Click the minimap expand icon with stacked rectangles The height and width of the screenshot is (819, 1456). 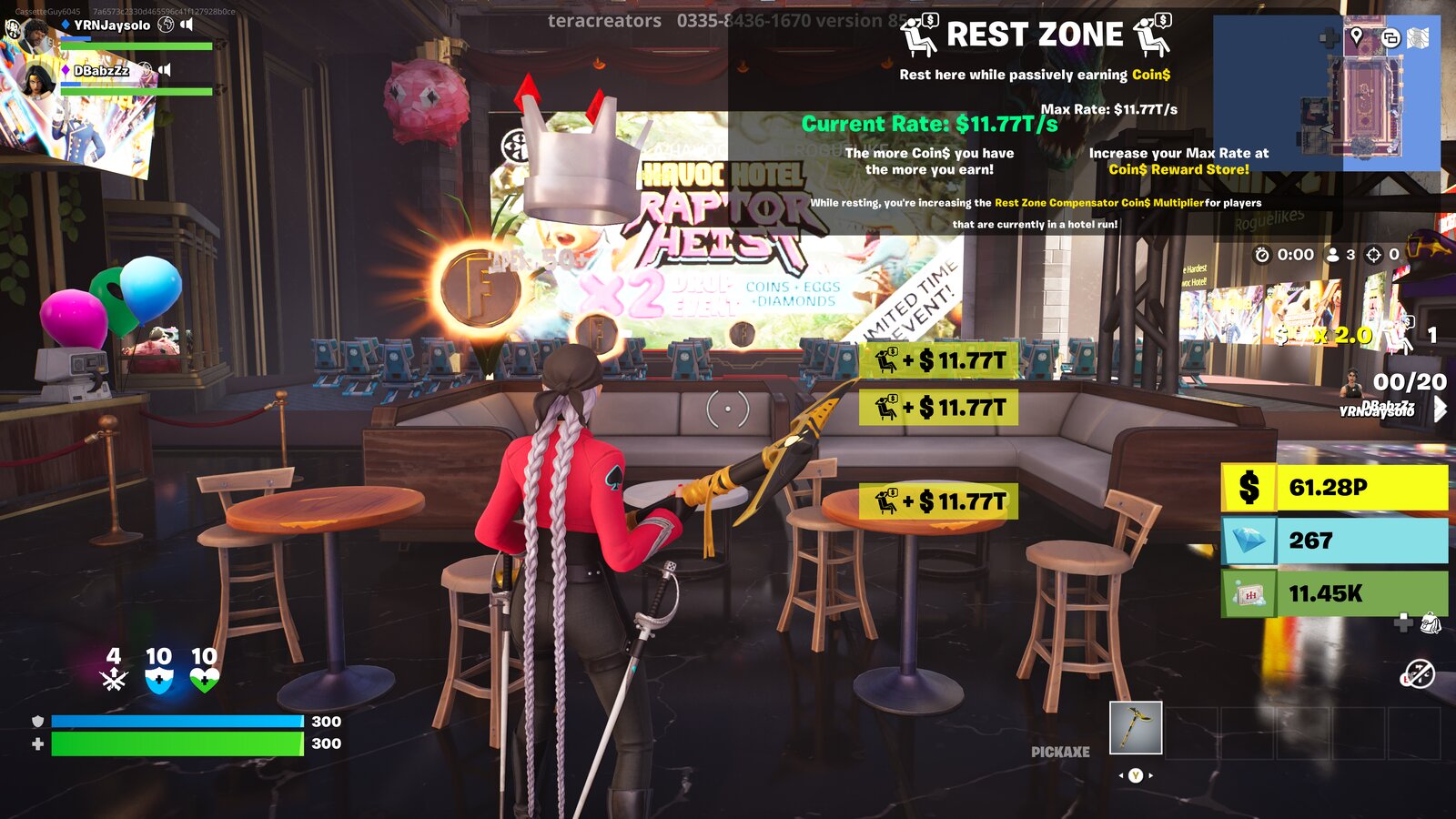[1392, 36]
